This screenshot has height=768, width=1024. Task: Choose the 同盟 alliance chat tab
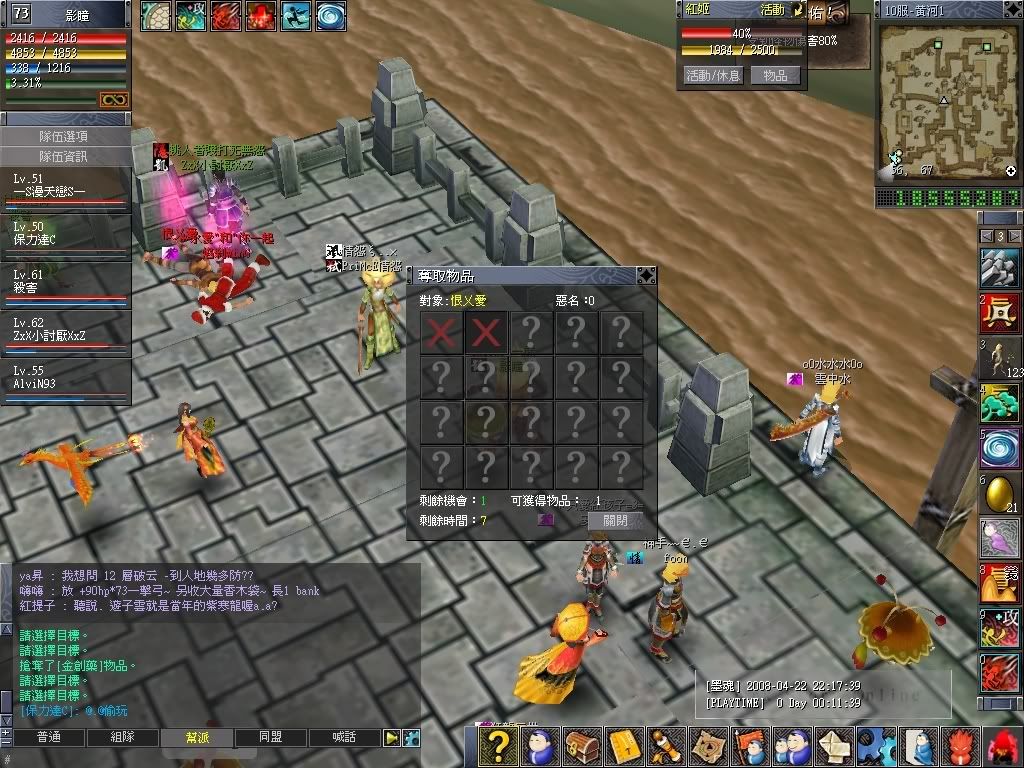click(x=270, y=737)
